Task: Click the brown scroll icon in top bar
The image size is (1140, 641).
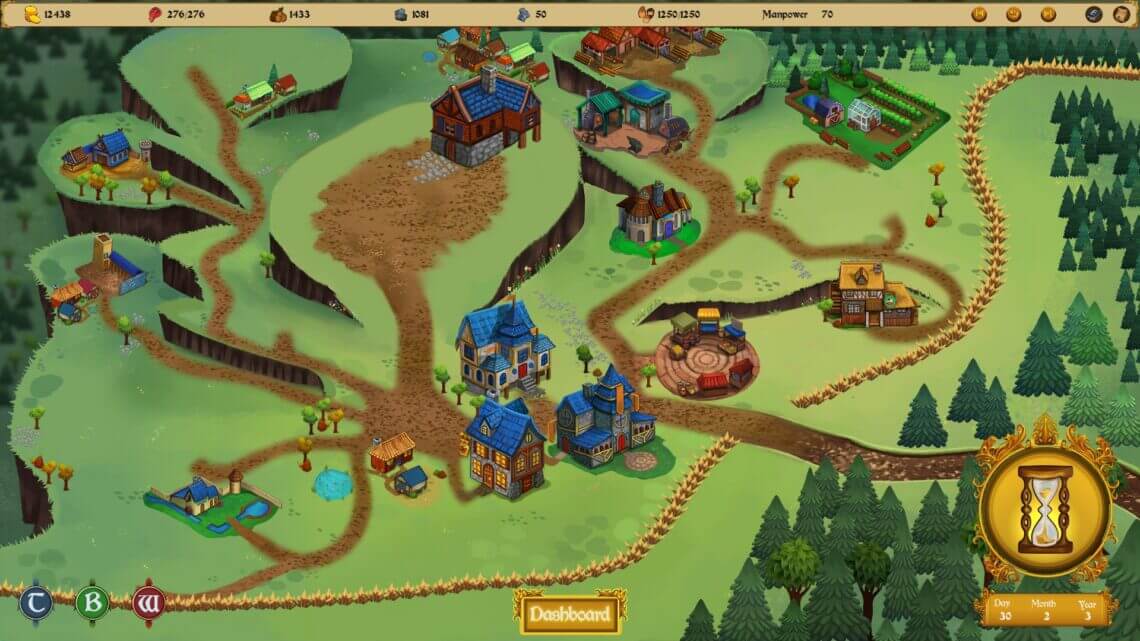Action: coord(1121,14)
